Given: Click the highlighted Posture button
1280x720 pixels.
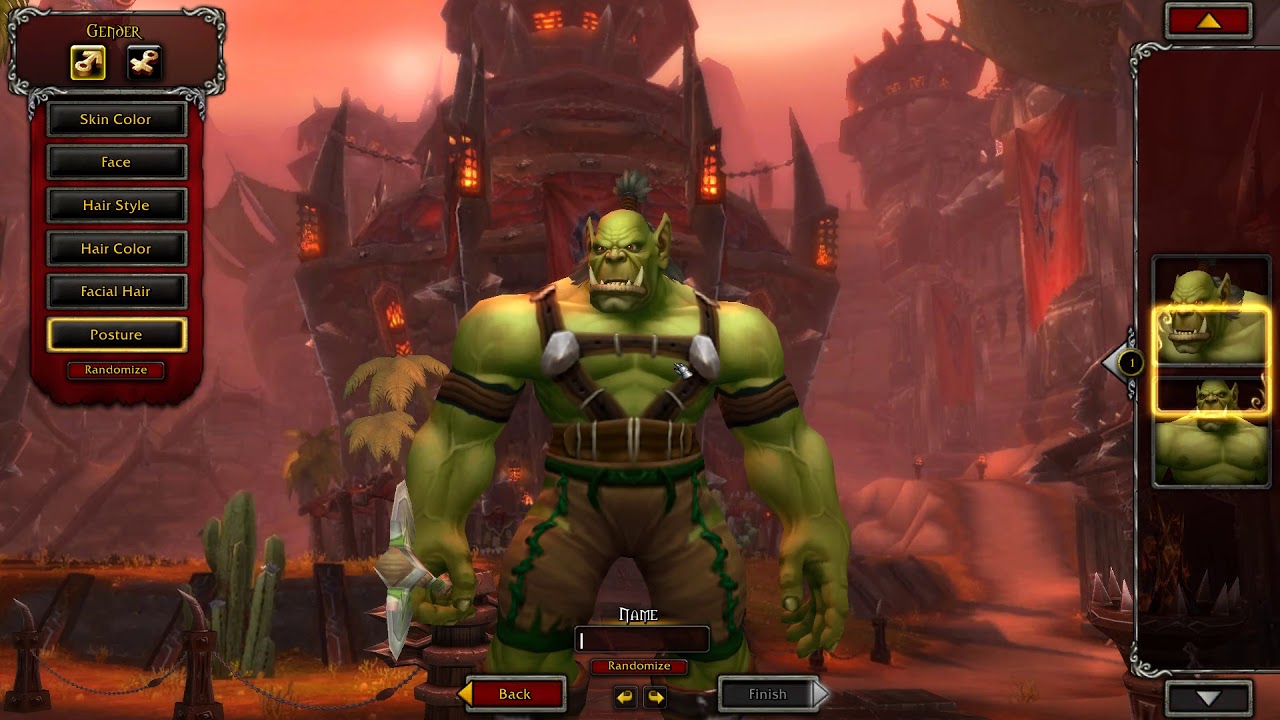Looking at the screenshot, I should (x=116, y=335).
